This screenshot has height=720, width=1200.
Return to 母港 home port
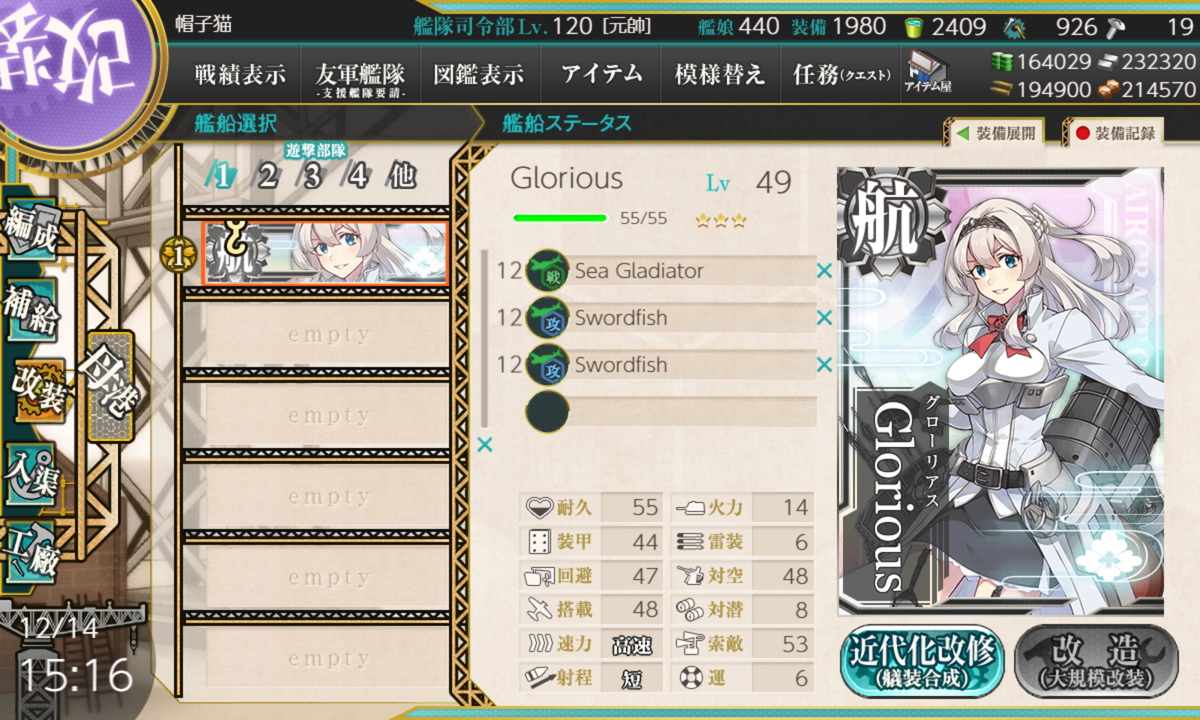tap(107, 385)
